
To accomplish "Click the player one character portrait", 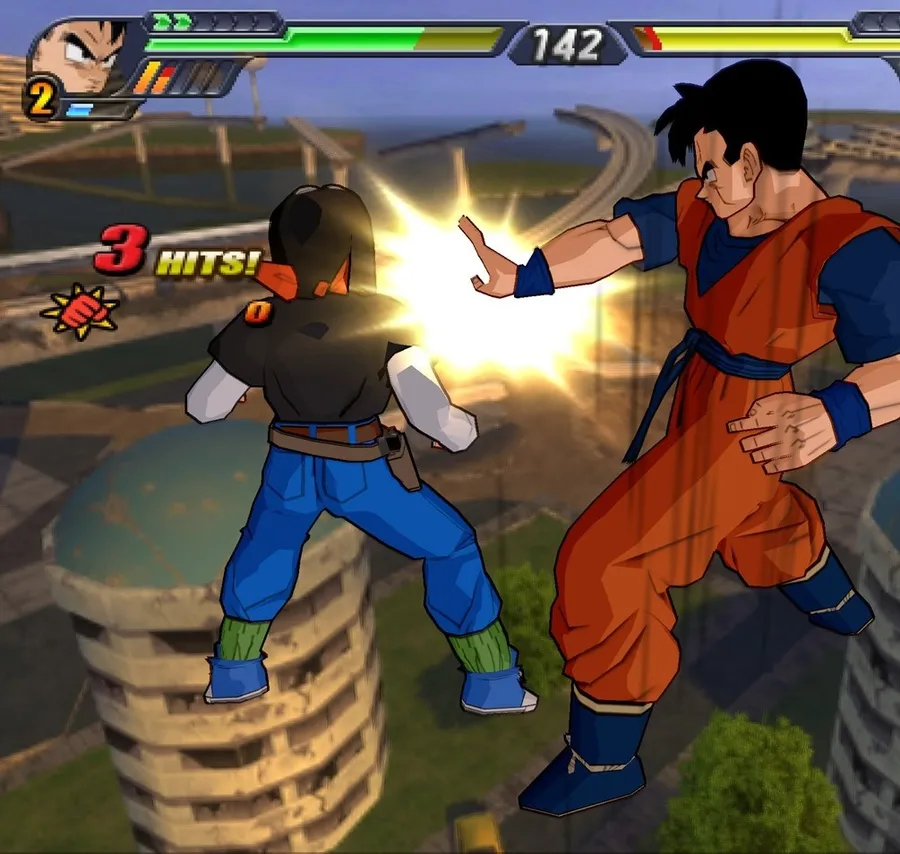I will (82, 55).
